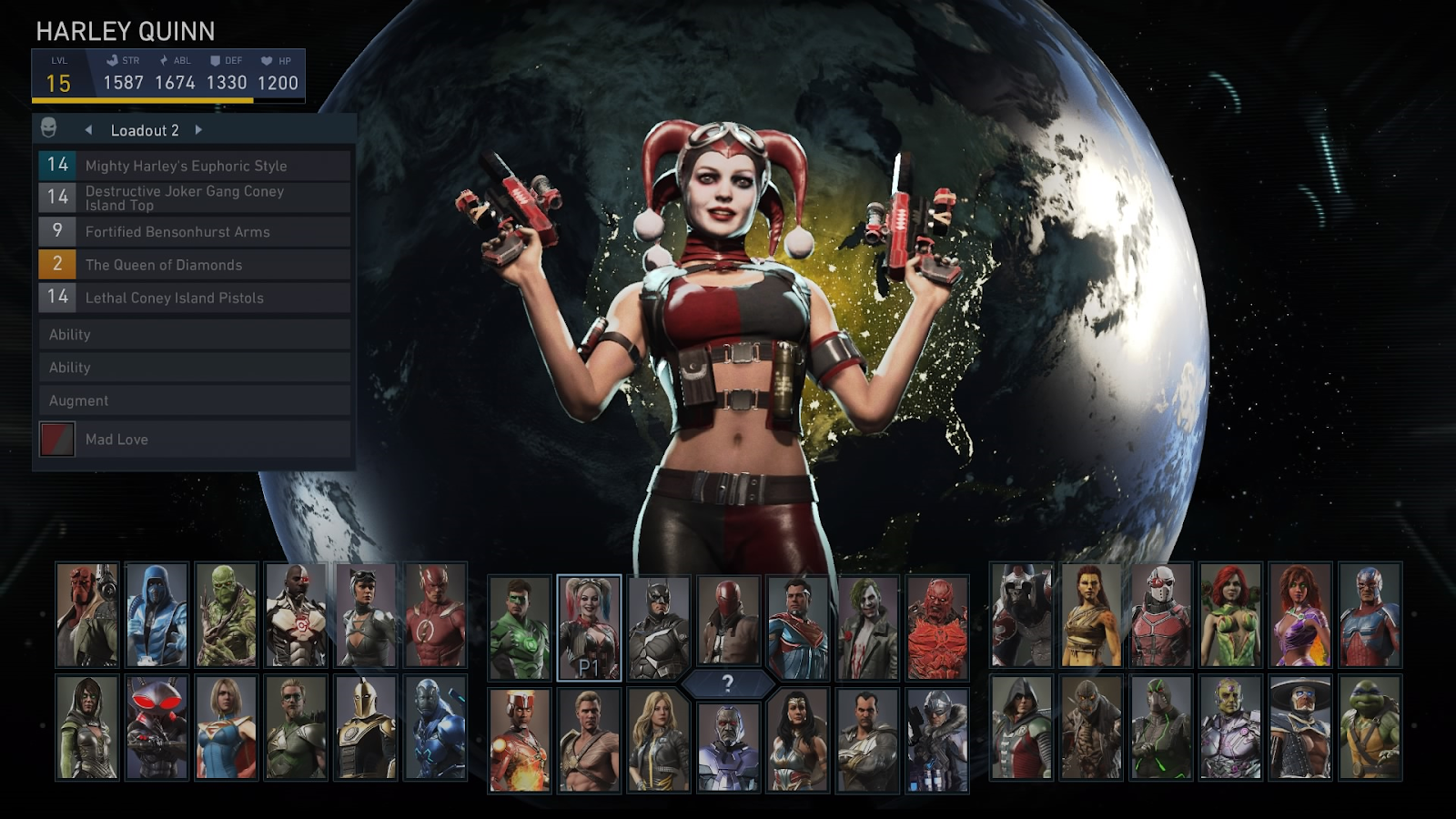Choose the random character question mark
Screen dimensions: 1456x819
[x=727, y=684]
